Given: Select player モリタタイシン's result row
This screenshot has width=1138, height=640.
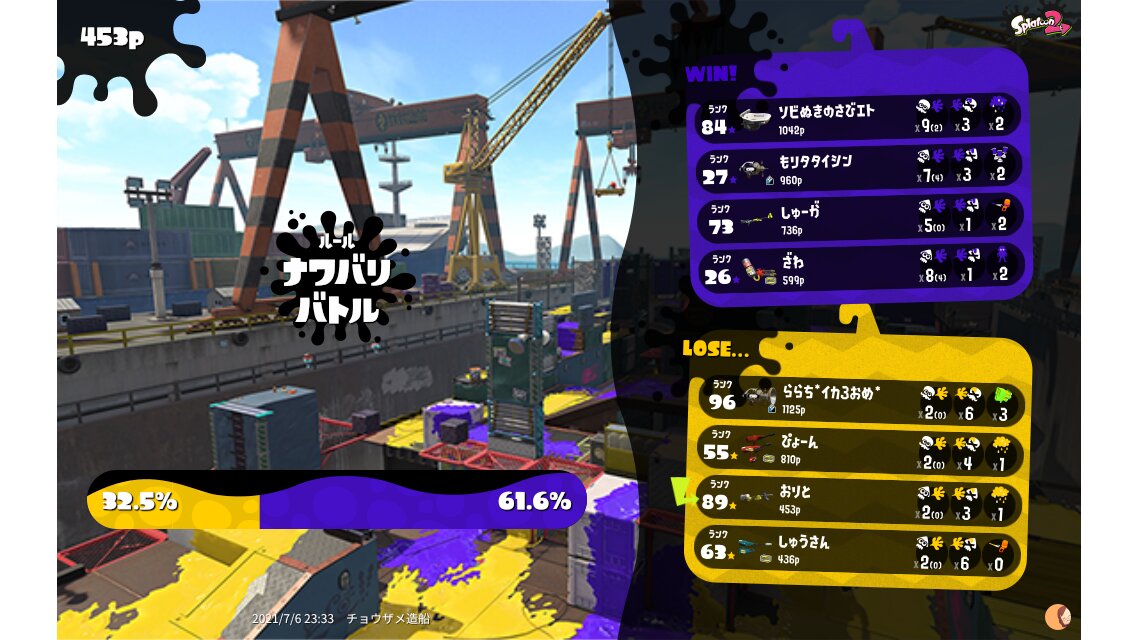Looking at the screenshot, I should pos(858,167).
